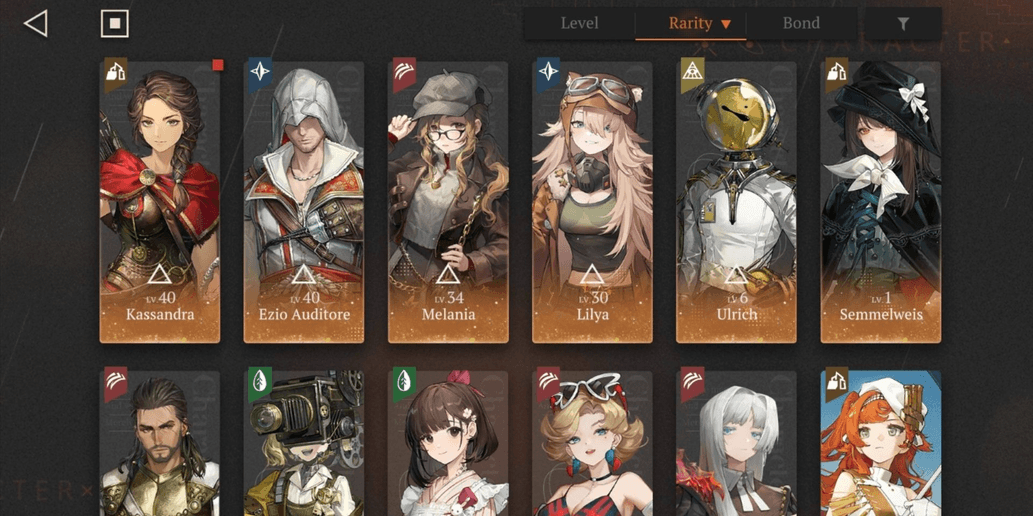Select the Lilya character card
1033x516 pixels.
pos(592,202)
